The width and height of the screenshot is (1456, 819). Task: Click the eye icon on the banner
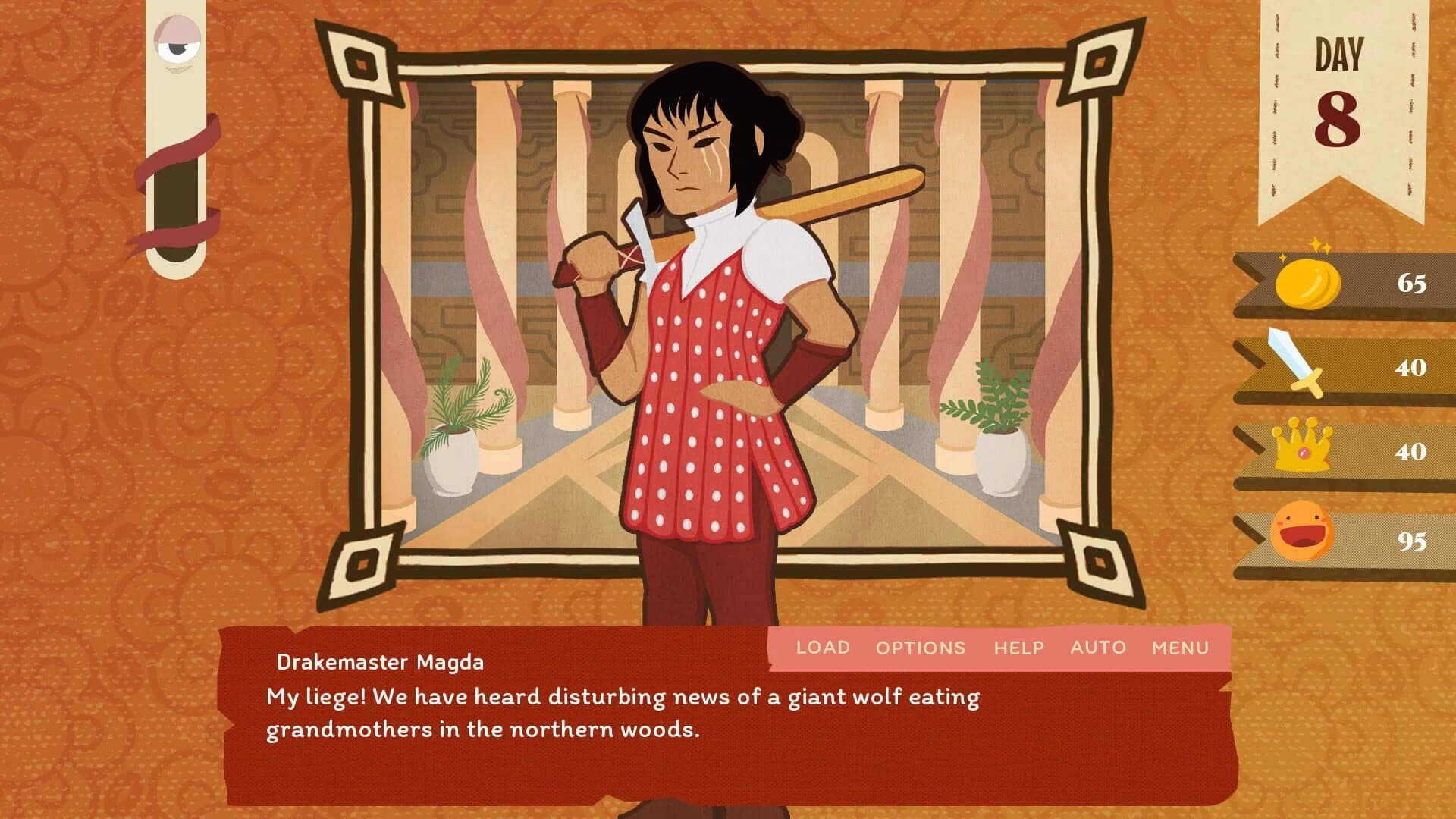(x=177, y=44)
